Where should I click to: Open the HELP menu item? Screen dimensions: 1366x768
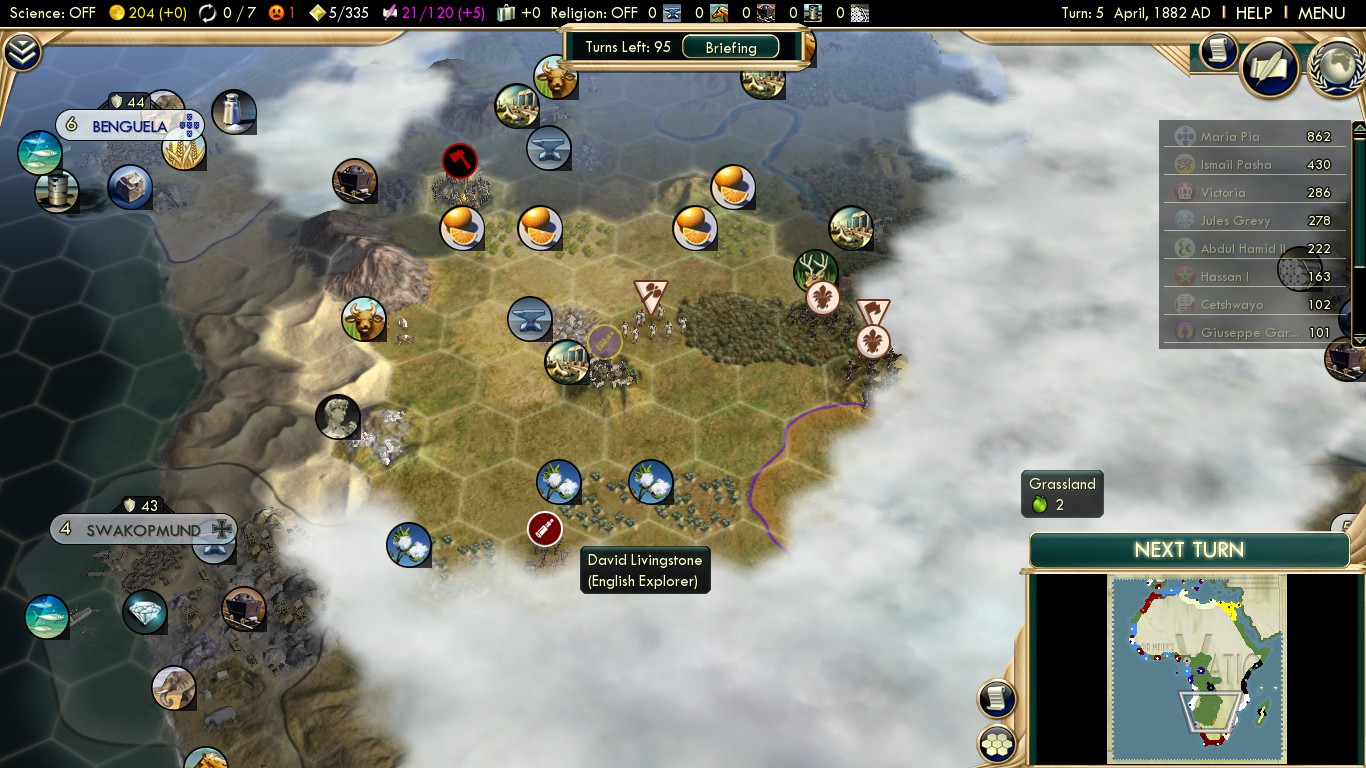(x=1253, y=13)
